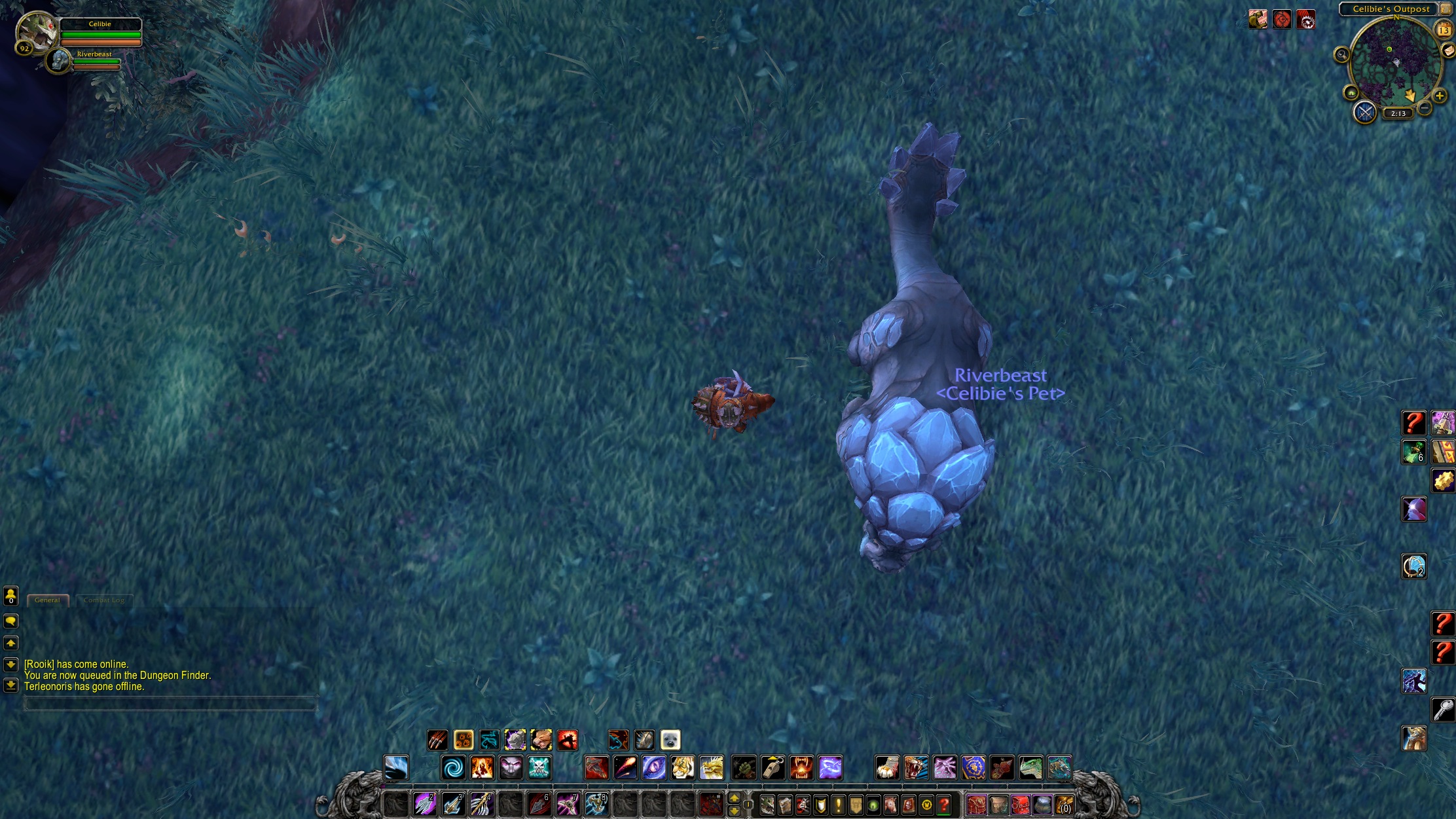Select the Claw ability on the pet action bar
This screenshot has width=1456, height=819.
(x=437, y=738)
